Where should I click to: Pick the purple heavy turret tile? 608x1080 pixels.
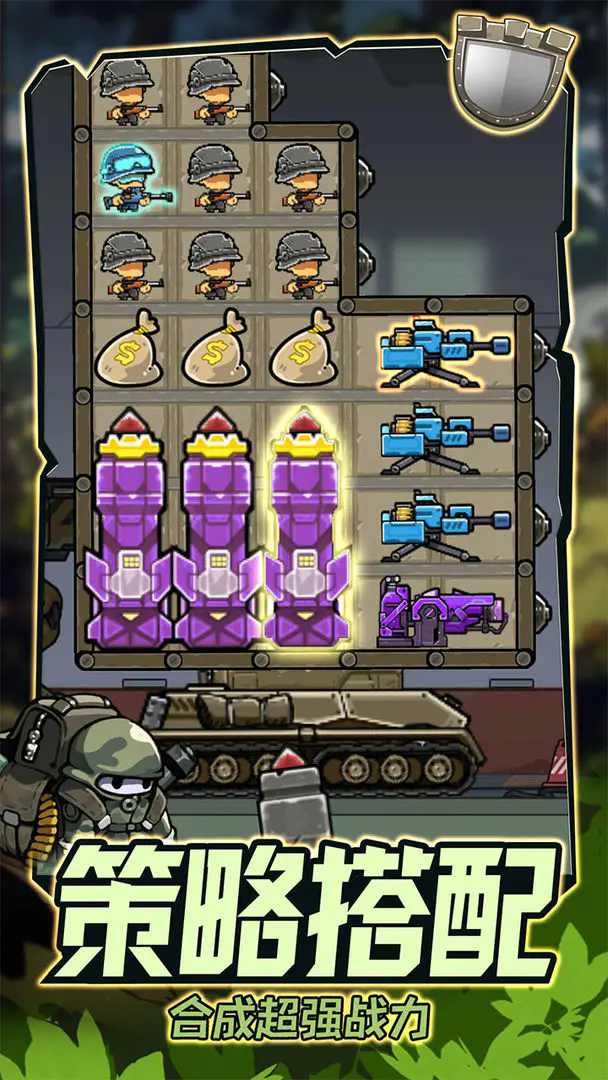[x=441, y=613]
